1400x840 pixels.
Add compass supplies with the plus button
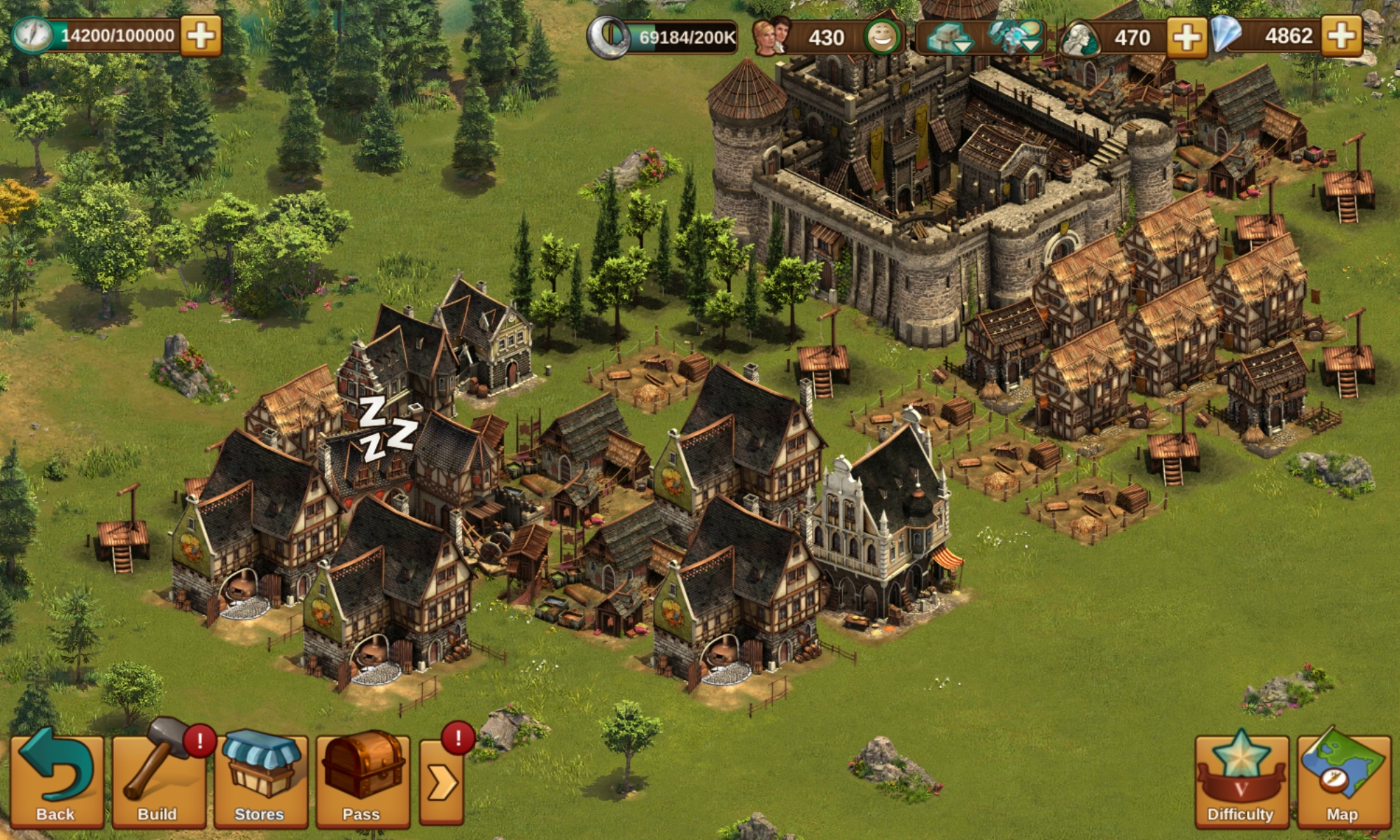pos(201,35)
